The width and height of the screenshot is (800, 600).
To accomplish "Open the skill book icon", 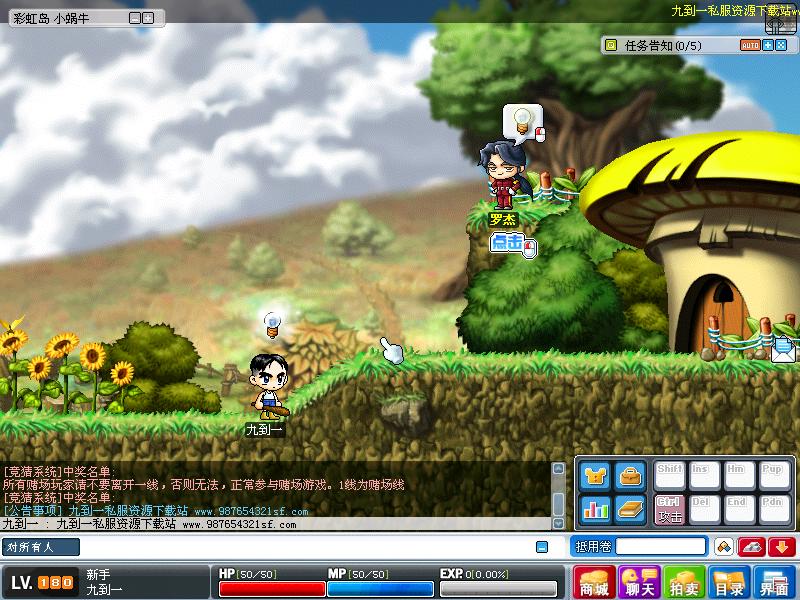I will coord(630,509).
